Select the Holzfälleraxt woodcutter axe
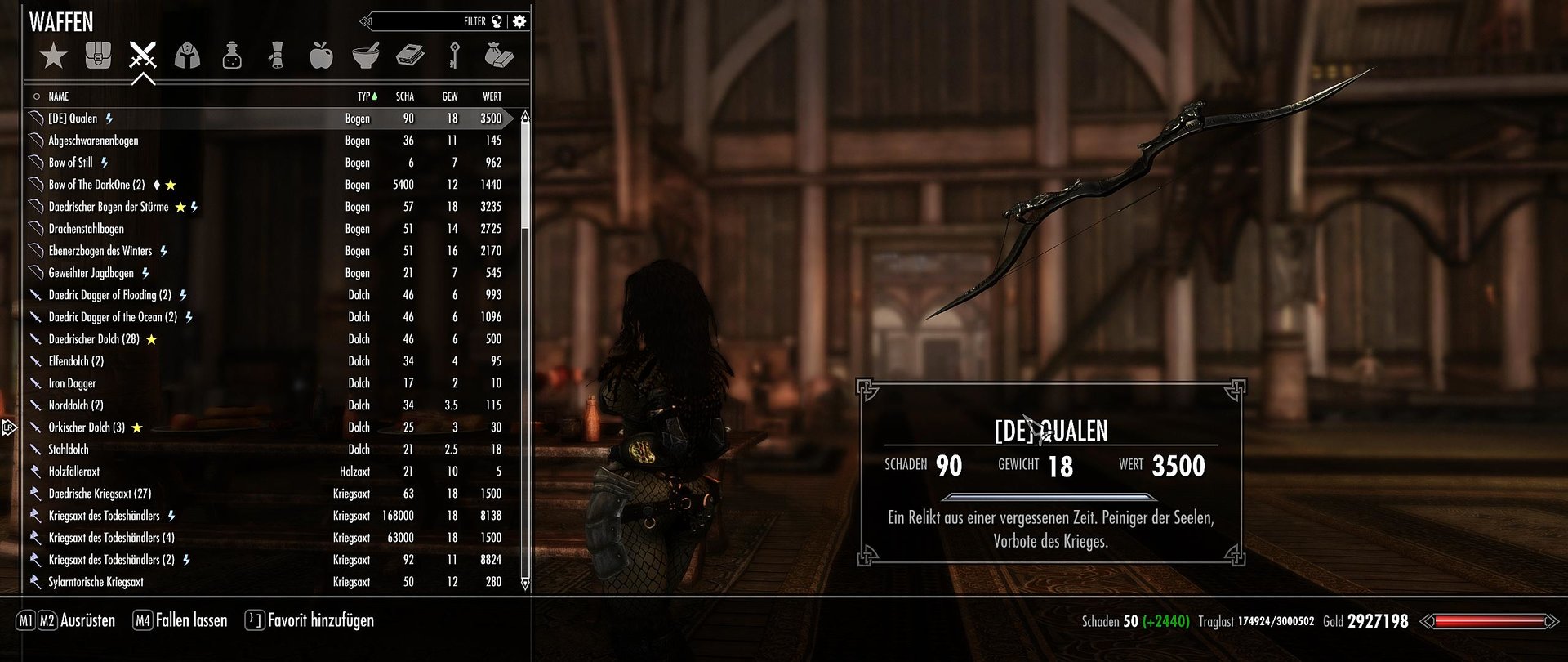This screenshot has height=662, width=1568. click(74, 472)
